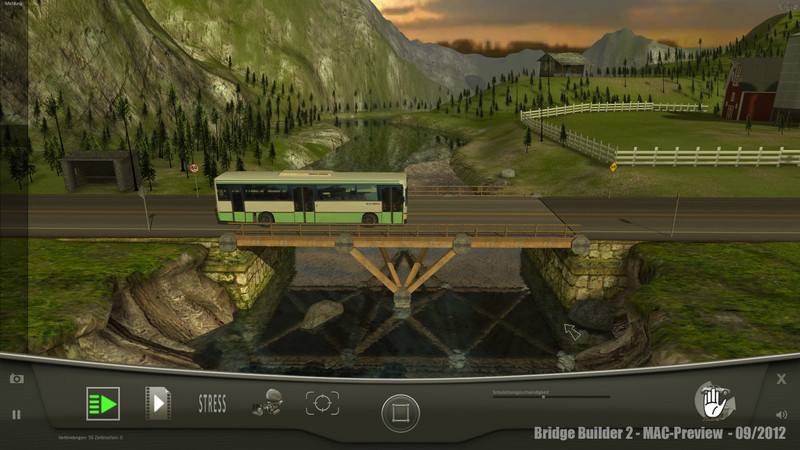The image size is (800, 450).
Task: Pause the game with the pause icon
Action: (x=16, y=414)
